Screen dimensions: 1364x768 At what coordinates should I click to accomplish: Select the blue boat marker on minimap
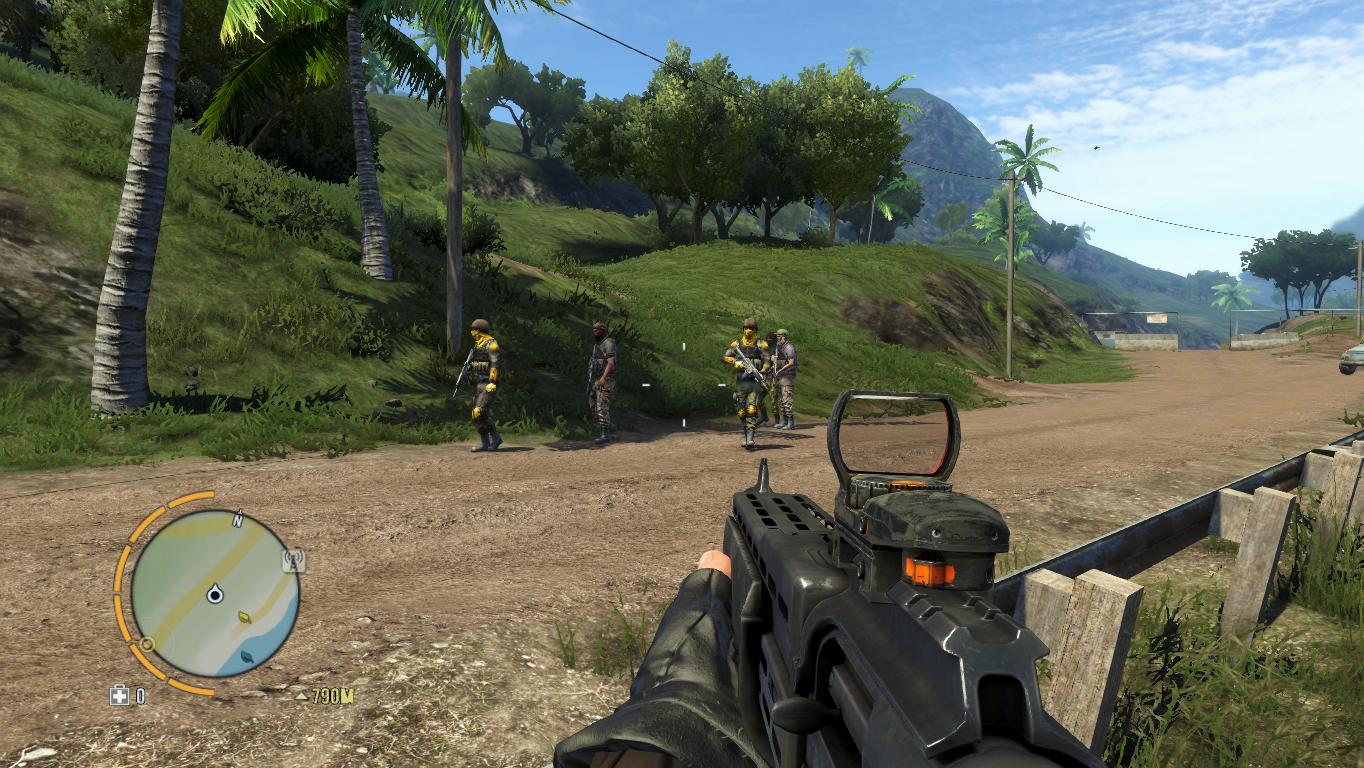pyautogui.click(x=249, y=656)
